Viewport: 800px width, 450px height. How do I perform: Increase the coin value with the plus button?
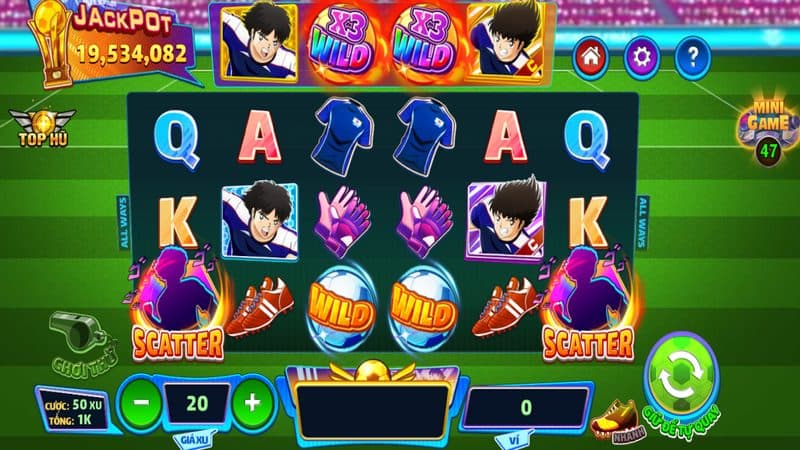252,402
